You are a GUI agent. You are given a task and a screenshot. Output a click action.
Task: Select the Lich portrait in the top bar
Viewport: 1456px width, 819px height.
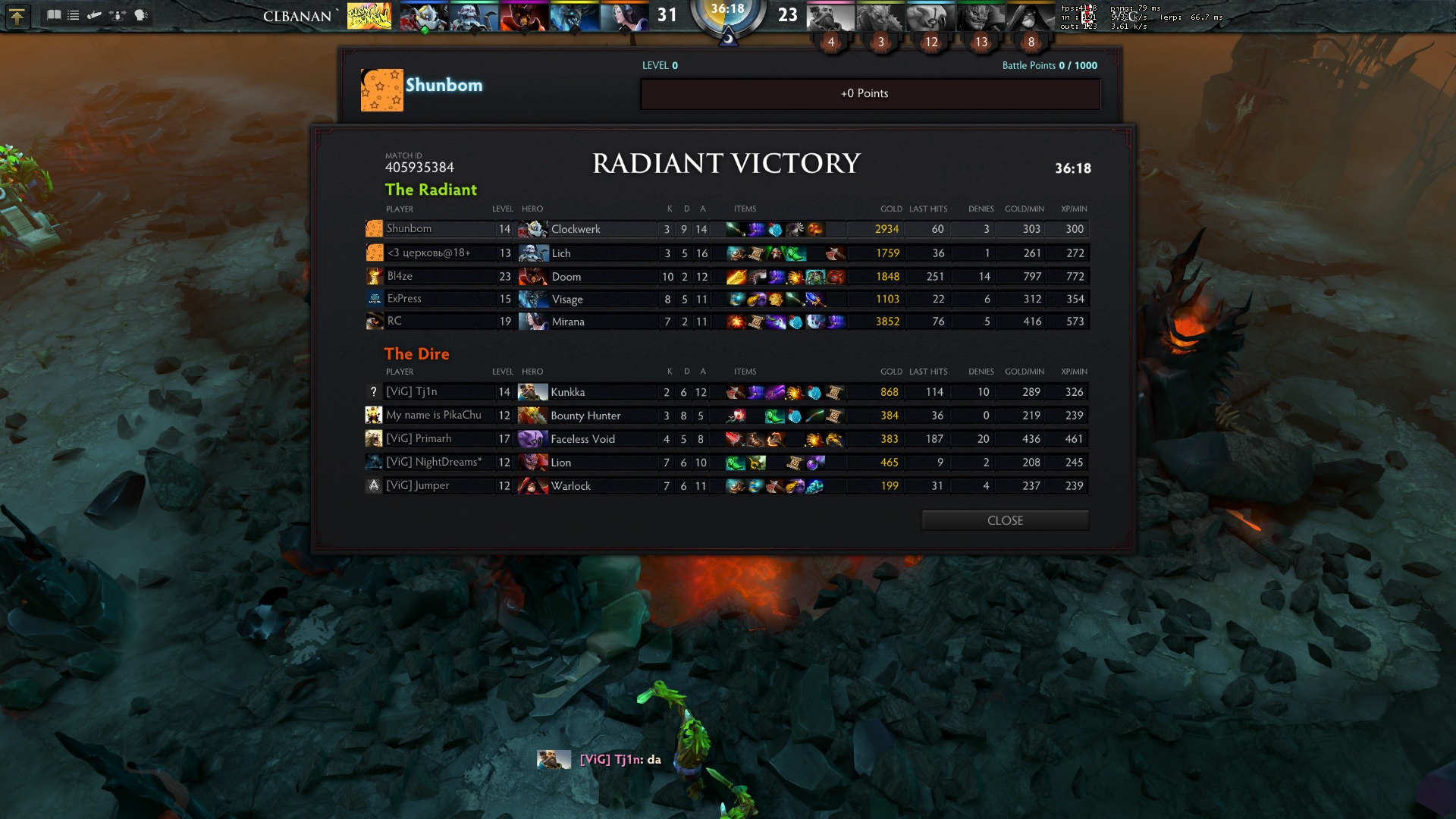point(473,17)
